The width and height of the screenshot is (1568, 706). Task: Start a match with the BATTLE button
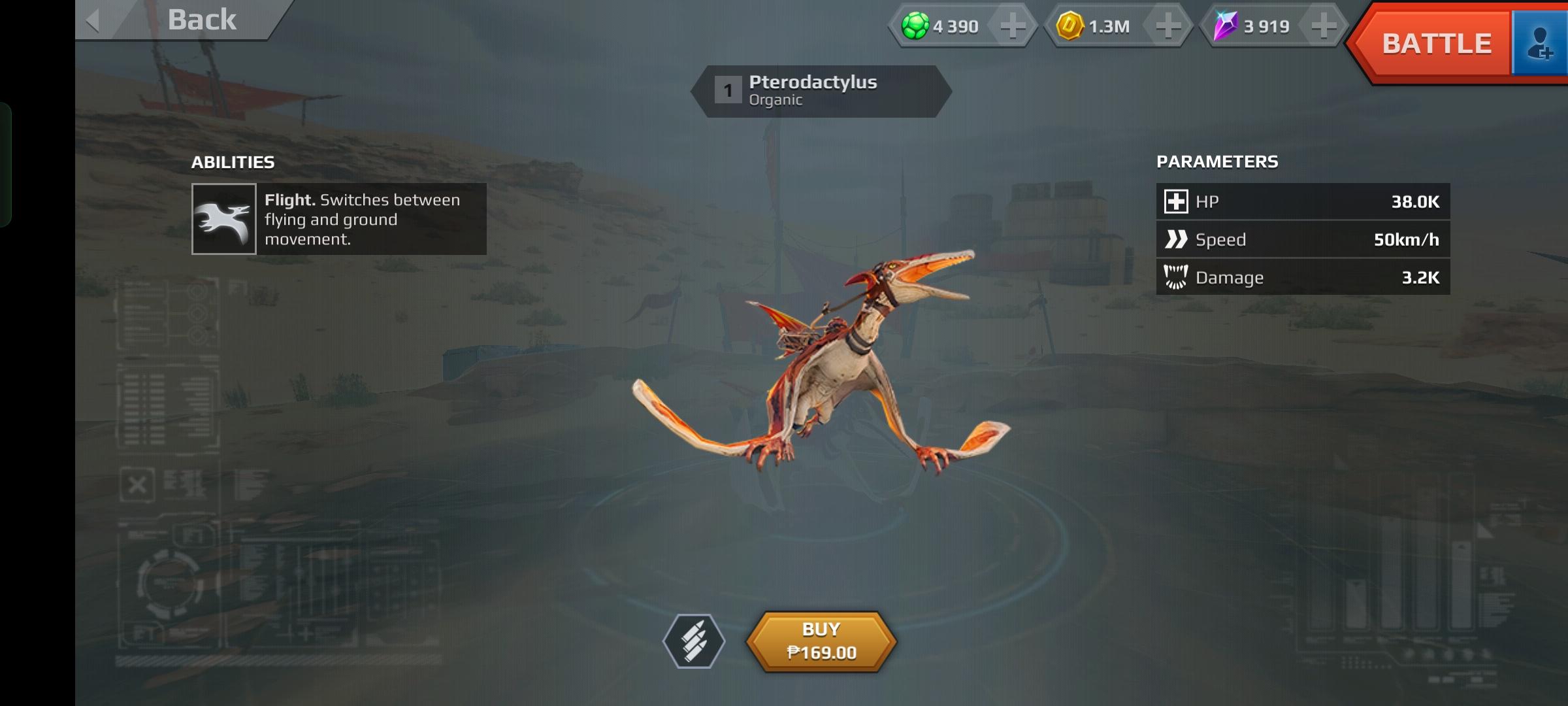pos(1435,44)
